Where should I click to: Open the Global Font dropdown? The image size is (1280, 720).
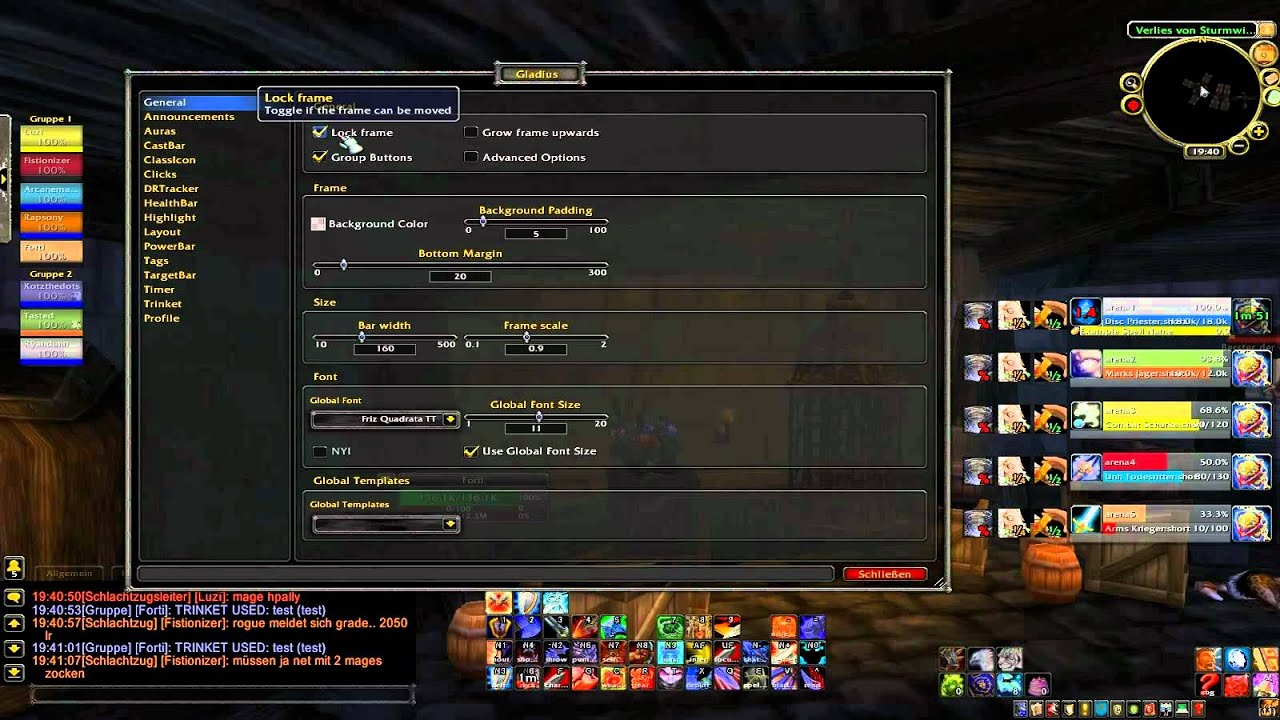[450, 420]
